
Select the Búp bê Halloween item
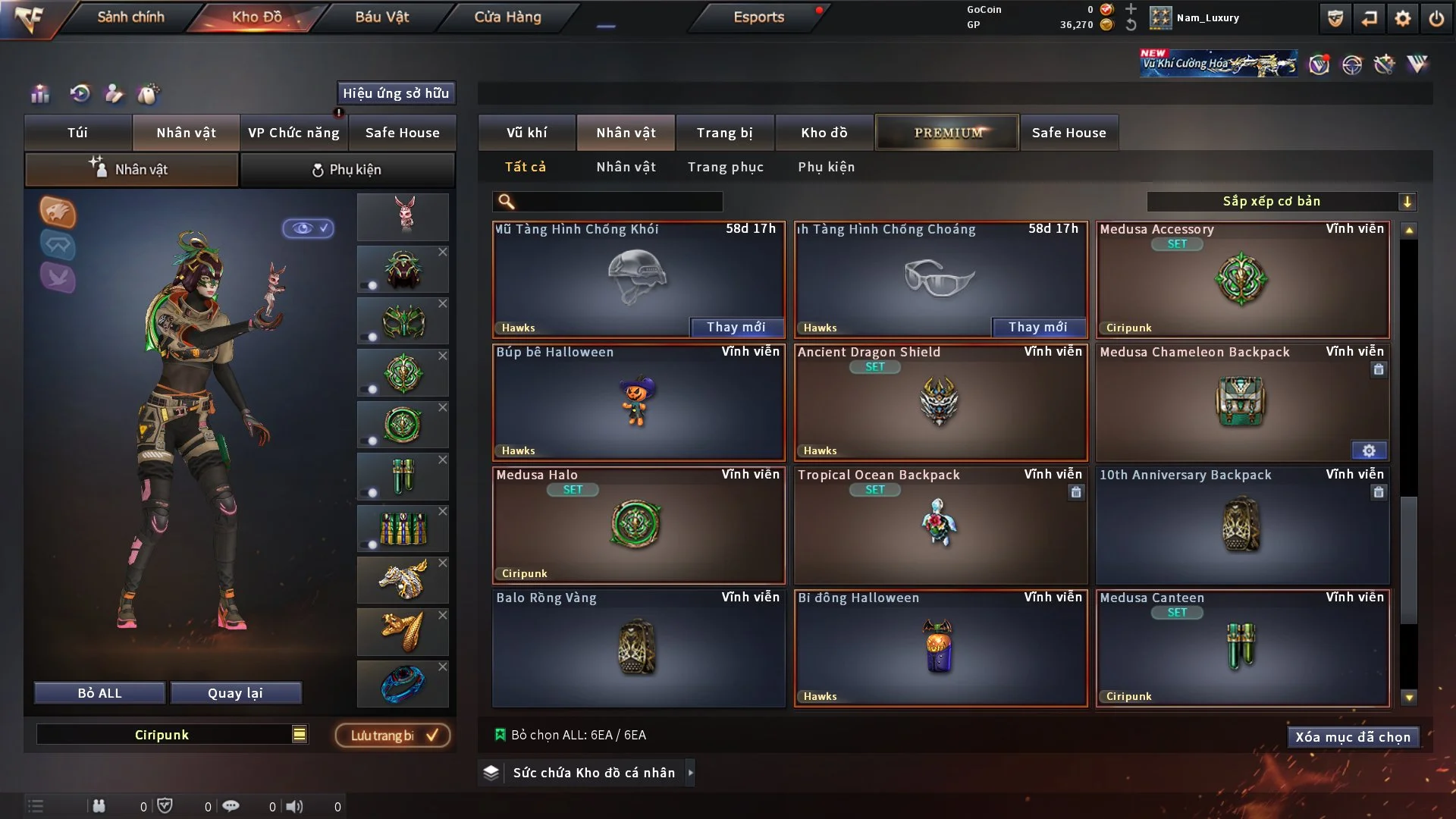coord(638,403)
